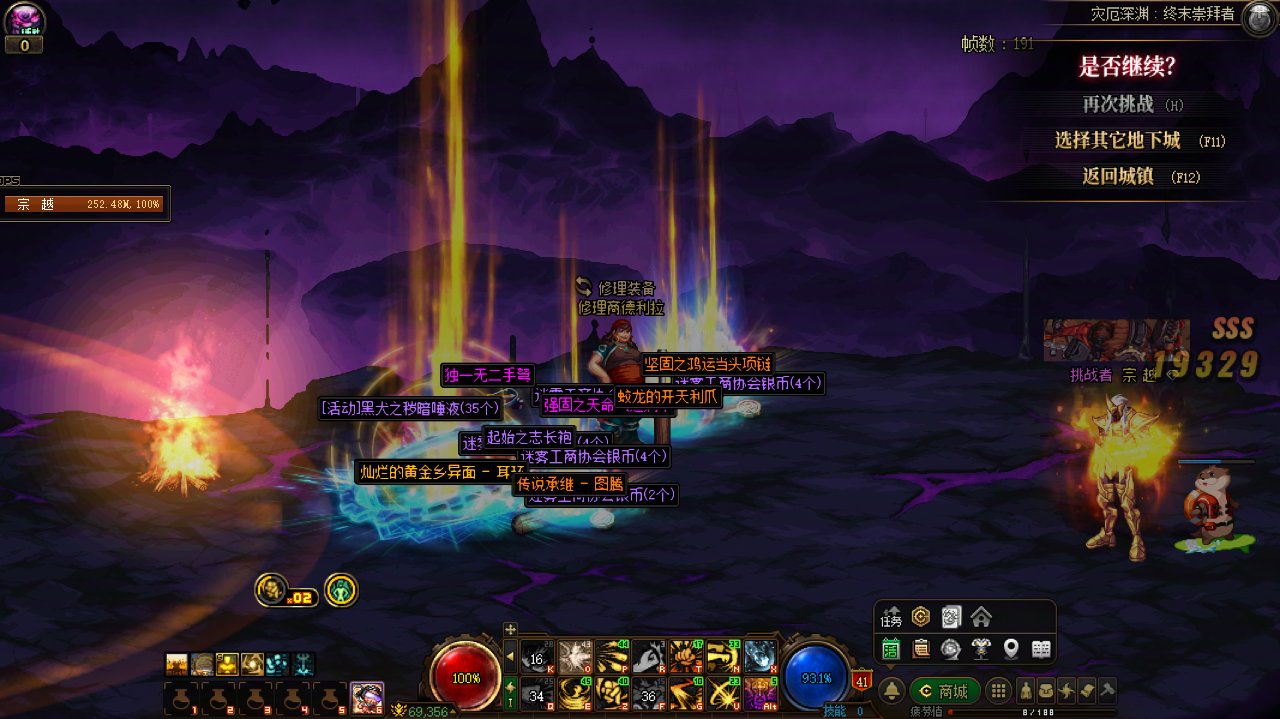Open the green calendar 活 events icon
This screenshot has width=1280, height=719.
coord(891,649)
